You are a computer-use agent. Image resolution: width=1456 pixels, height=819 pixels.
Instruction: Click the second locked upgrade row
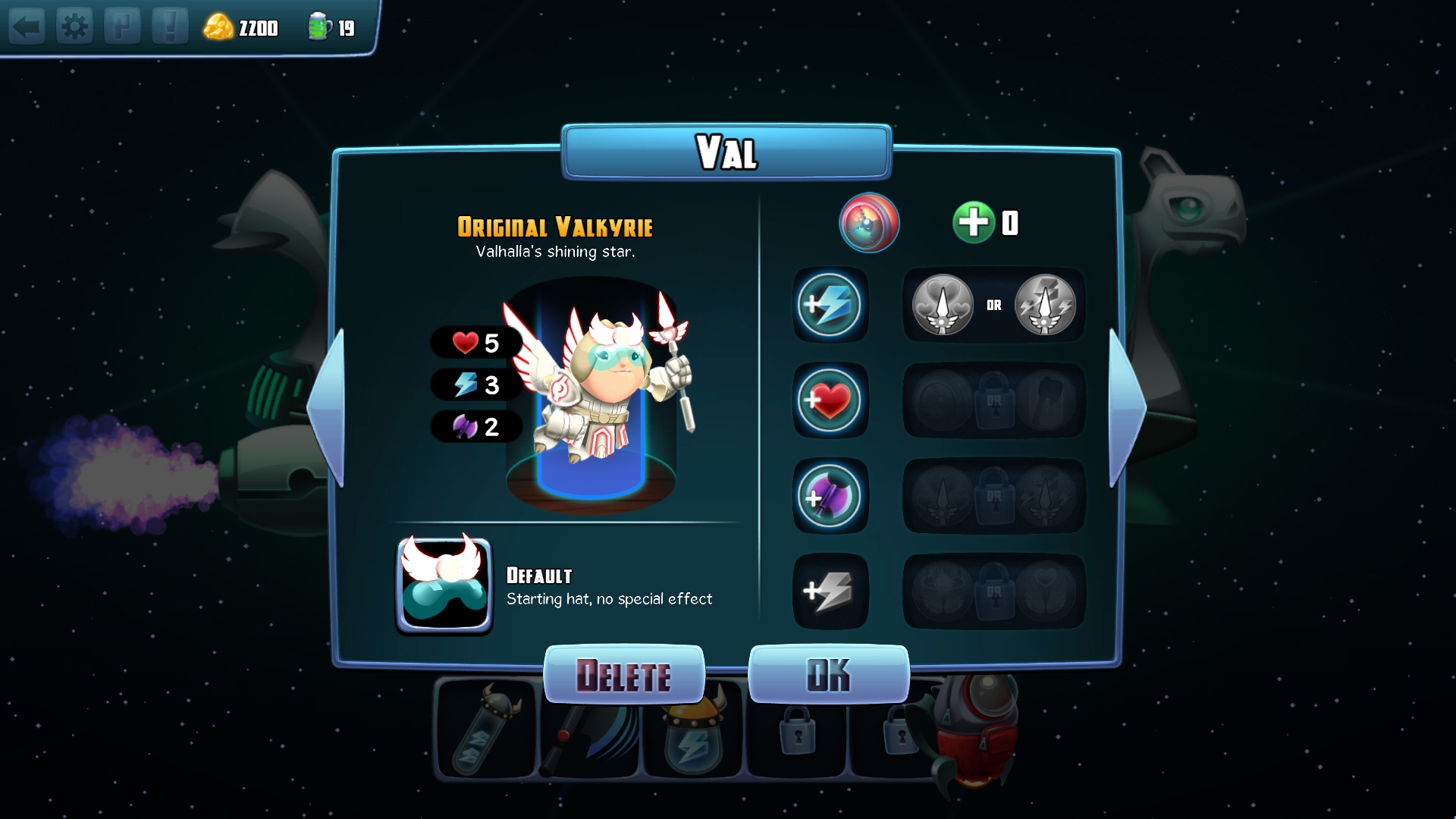pos(993,401)
